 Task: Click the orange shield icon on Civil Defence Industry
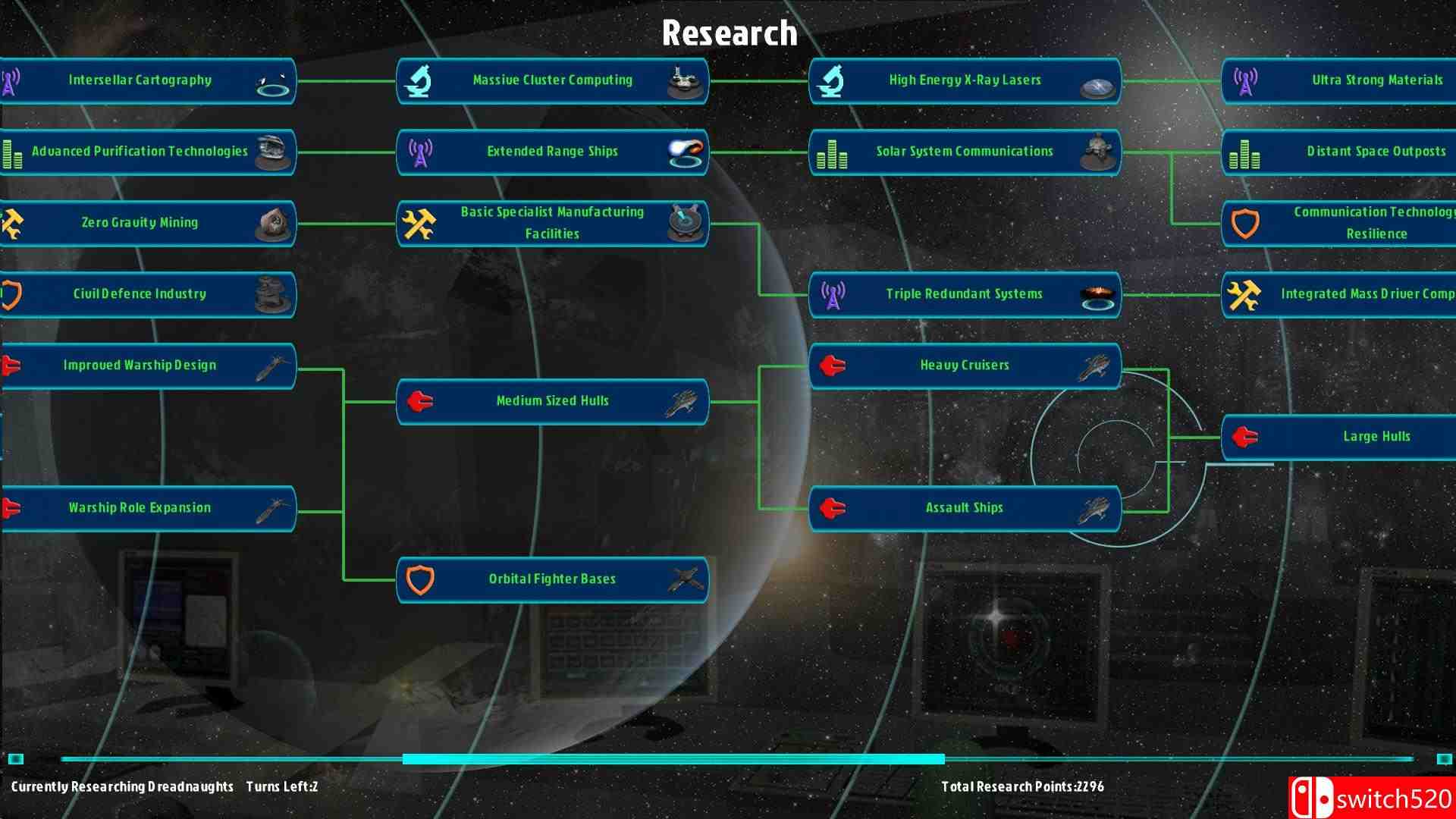point(6,293)
